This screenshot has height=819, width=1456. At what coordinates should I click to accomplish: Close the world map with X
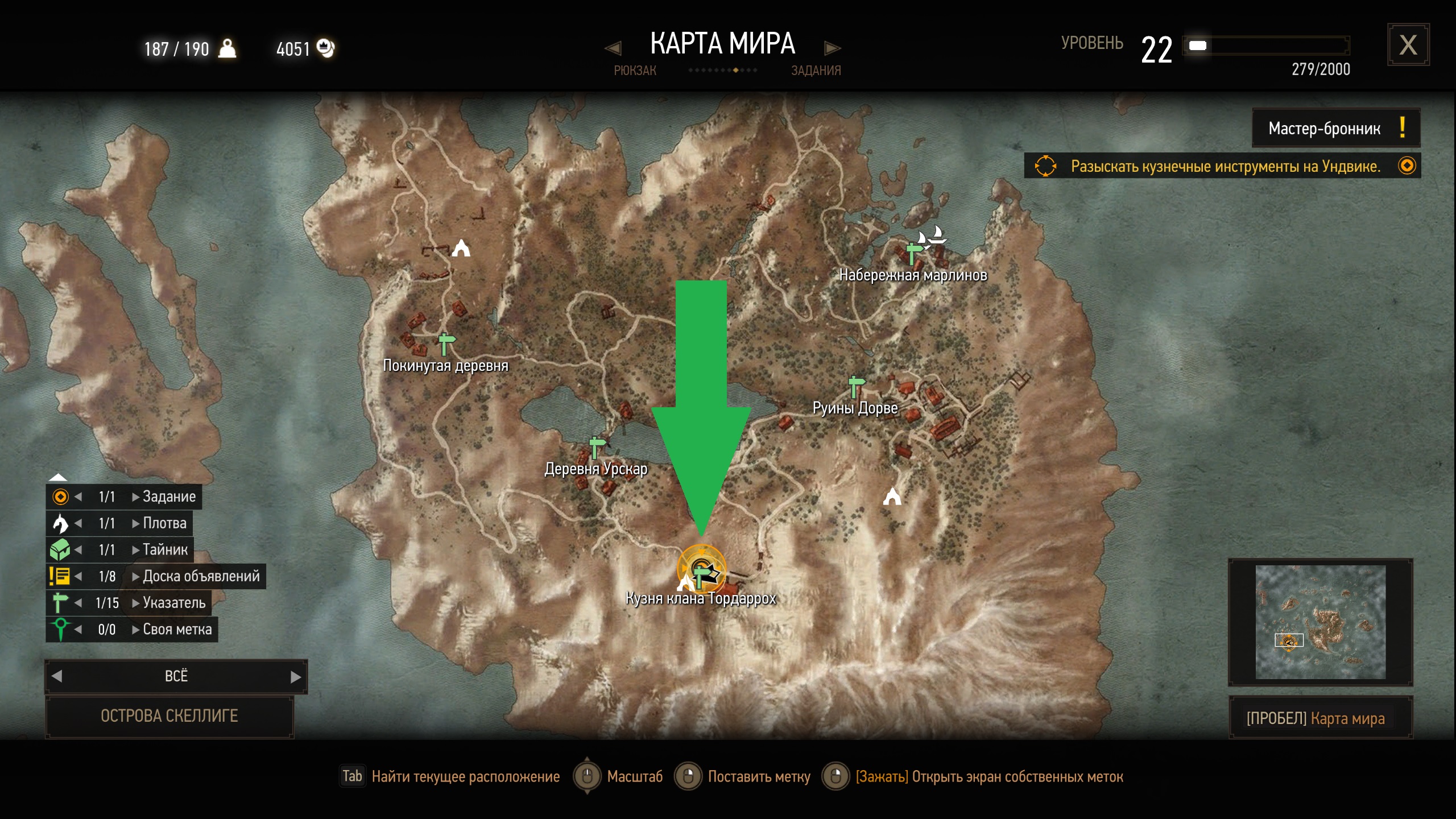point(1408,45)
